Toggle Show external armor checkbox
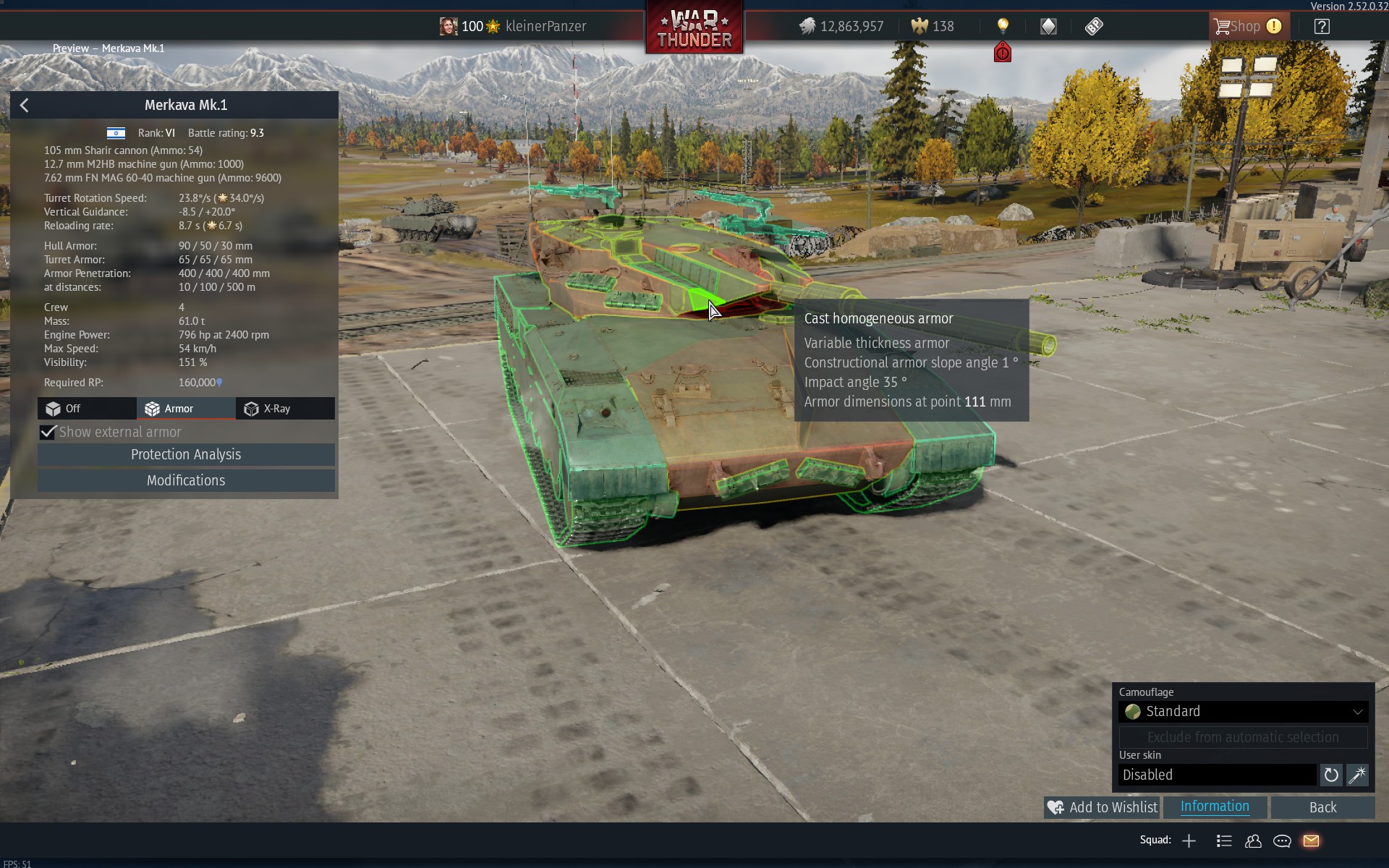 pos(48,432)
